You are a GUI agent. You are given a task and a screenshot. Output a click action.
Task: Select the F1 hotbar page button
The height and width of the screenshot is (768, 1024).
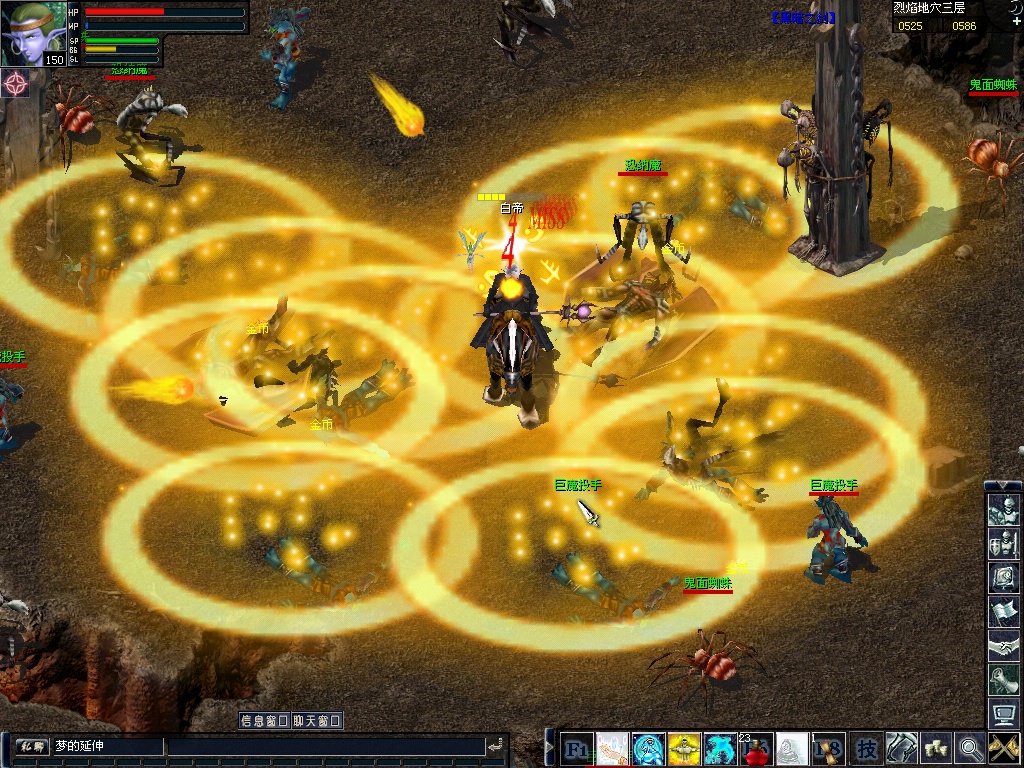pos(577,748)
